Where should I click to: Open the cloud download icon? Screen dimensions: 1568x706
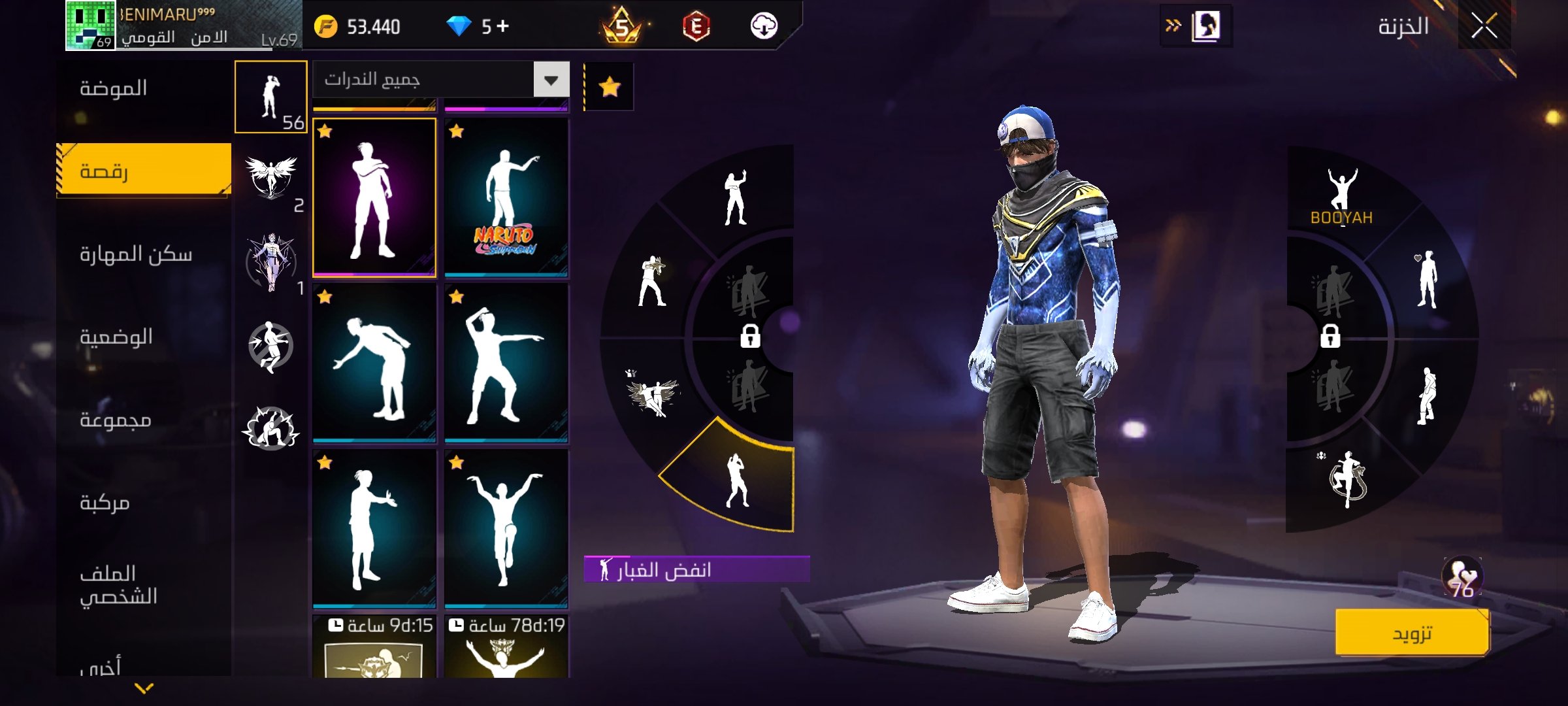pos(763,26)
